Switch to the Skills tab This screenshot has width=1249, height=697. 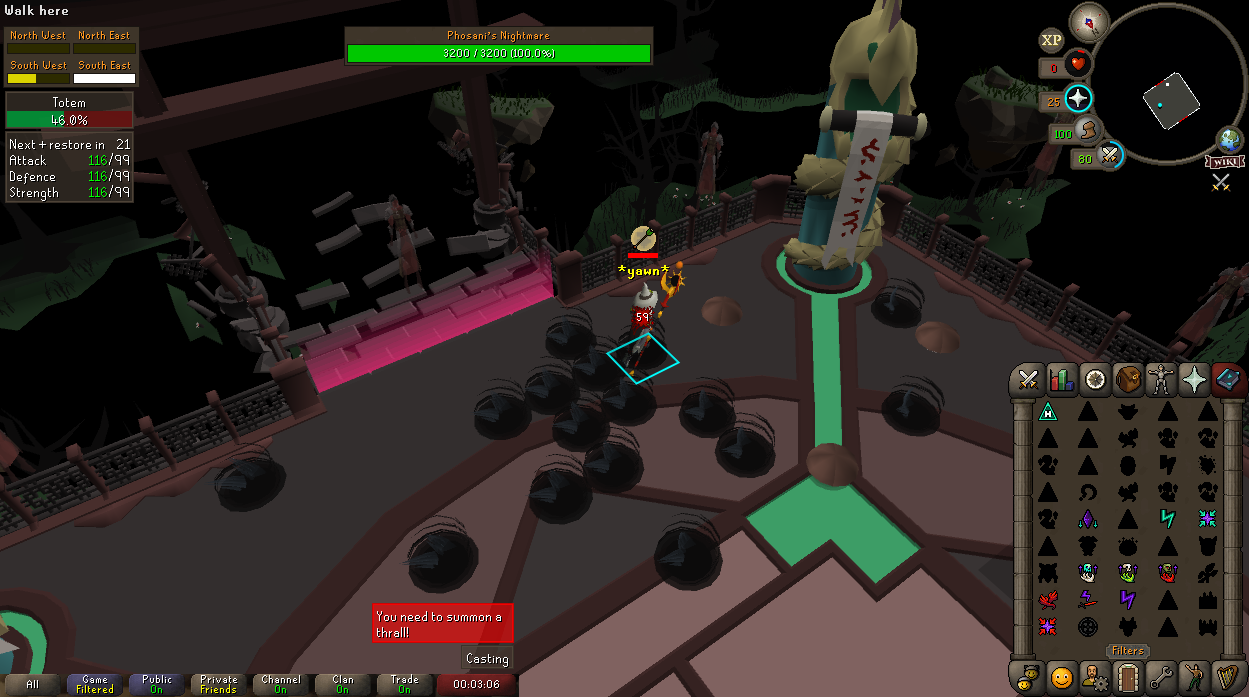(1061, 380)
